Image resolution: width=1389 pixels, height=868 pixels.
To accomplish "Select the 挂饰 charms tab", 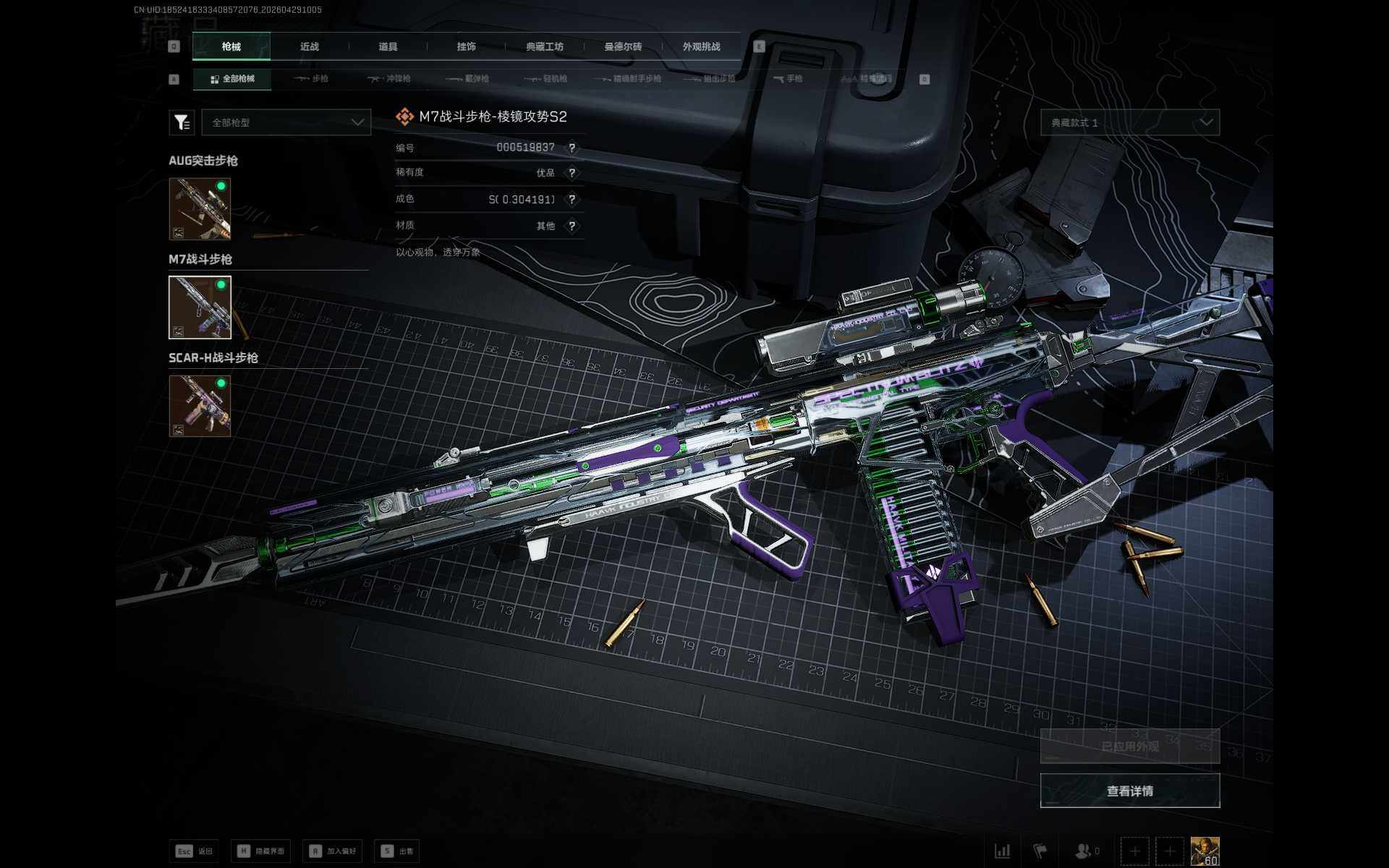I will tap(467, 46).
